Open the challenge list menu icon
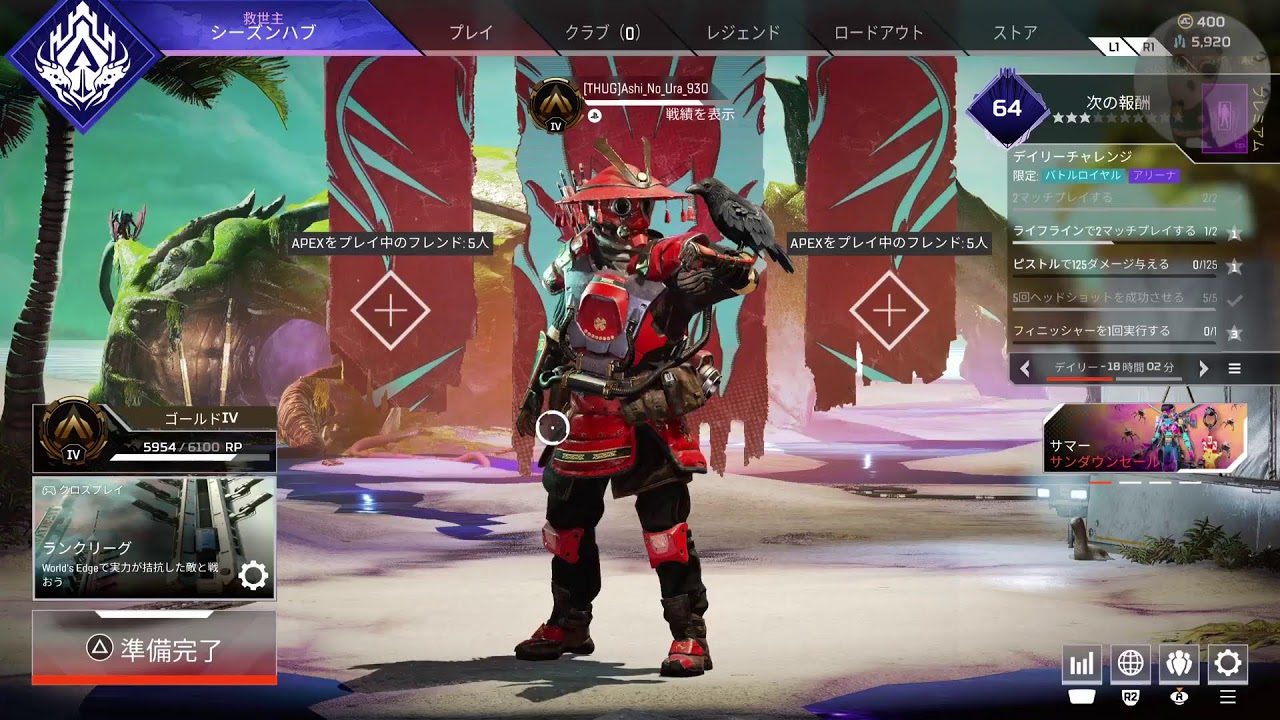 pos(1234,369)
